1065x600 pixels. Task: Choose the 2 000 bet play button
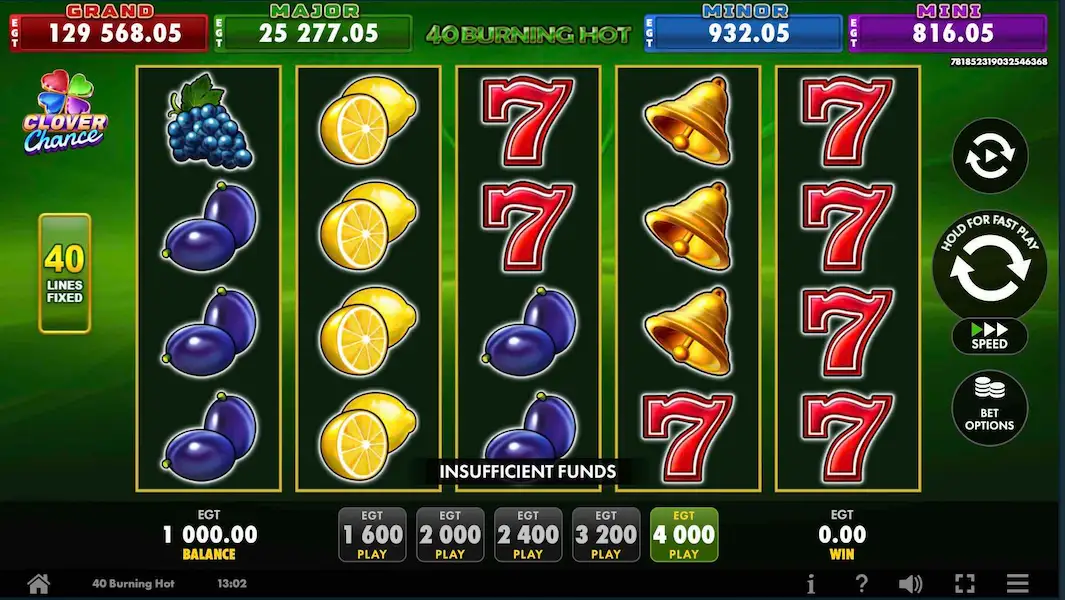pyautogui.click(x=450, y=535)
